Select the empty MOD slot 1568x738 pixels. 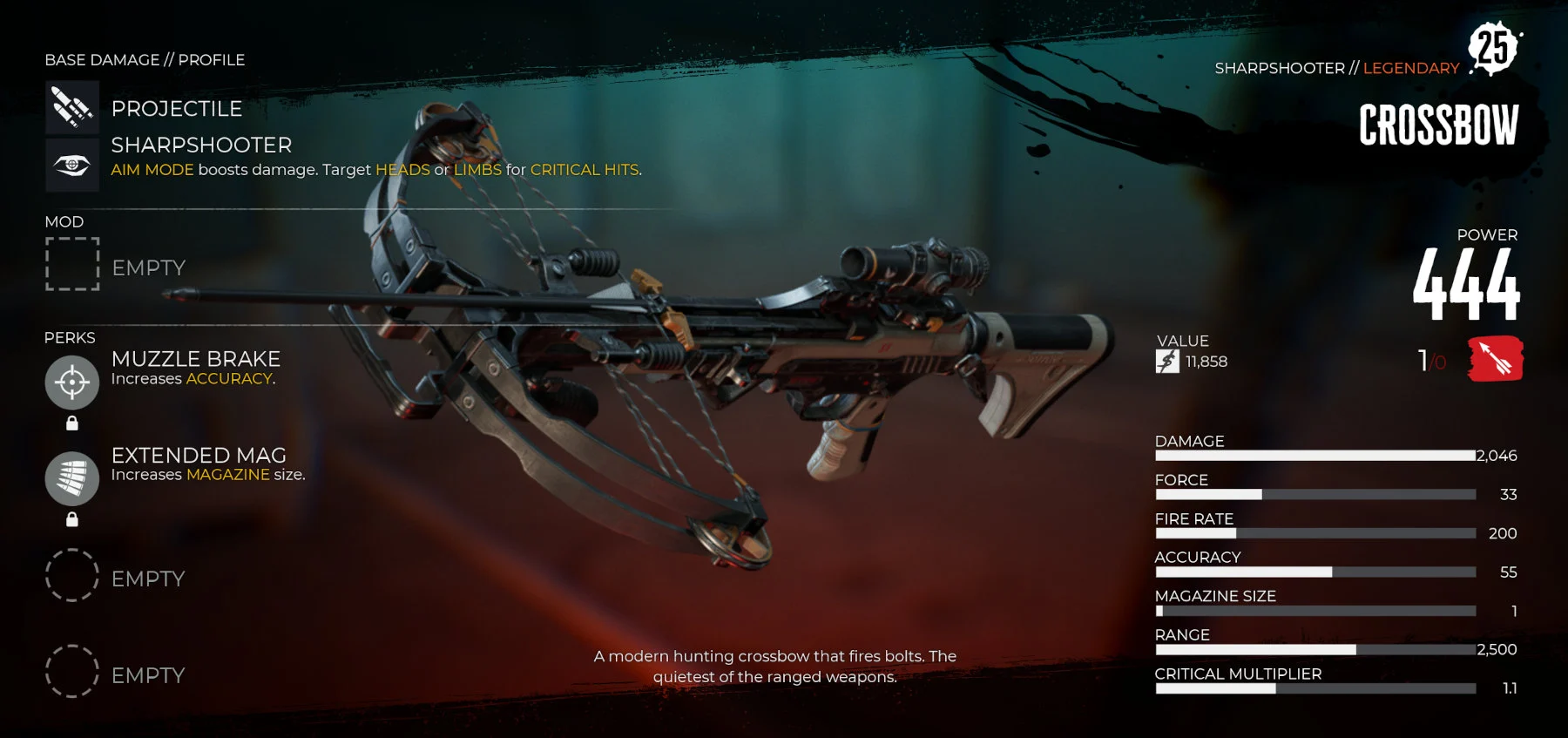coord(72,264)
